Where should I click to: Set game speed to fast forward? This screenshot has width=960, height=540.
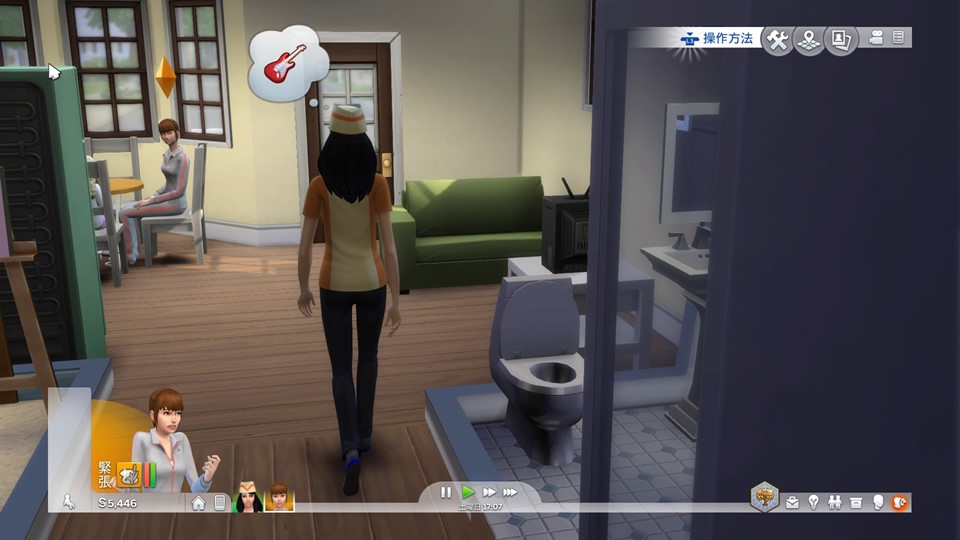489,492
